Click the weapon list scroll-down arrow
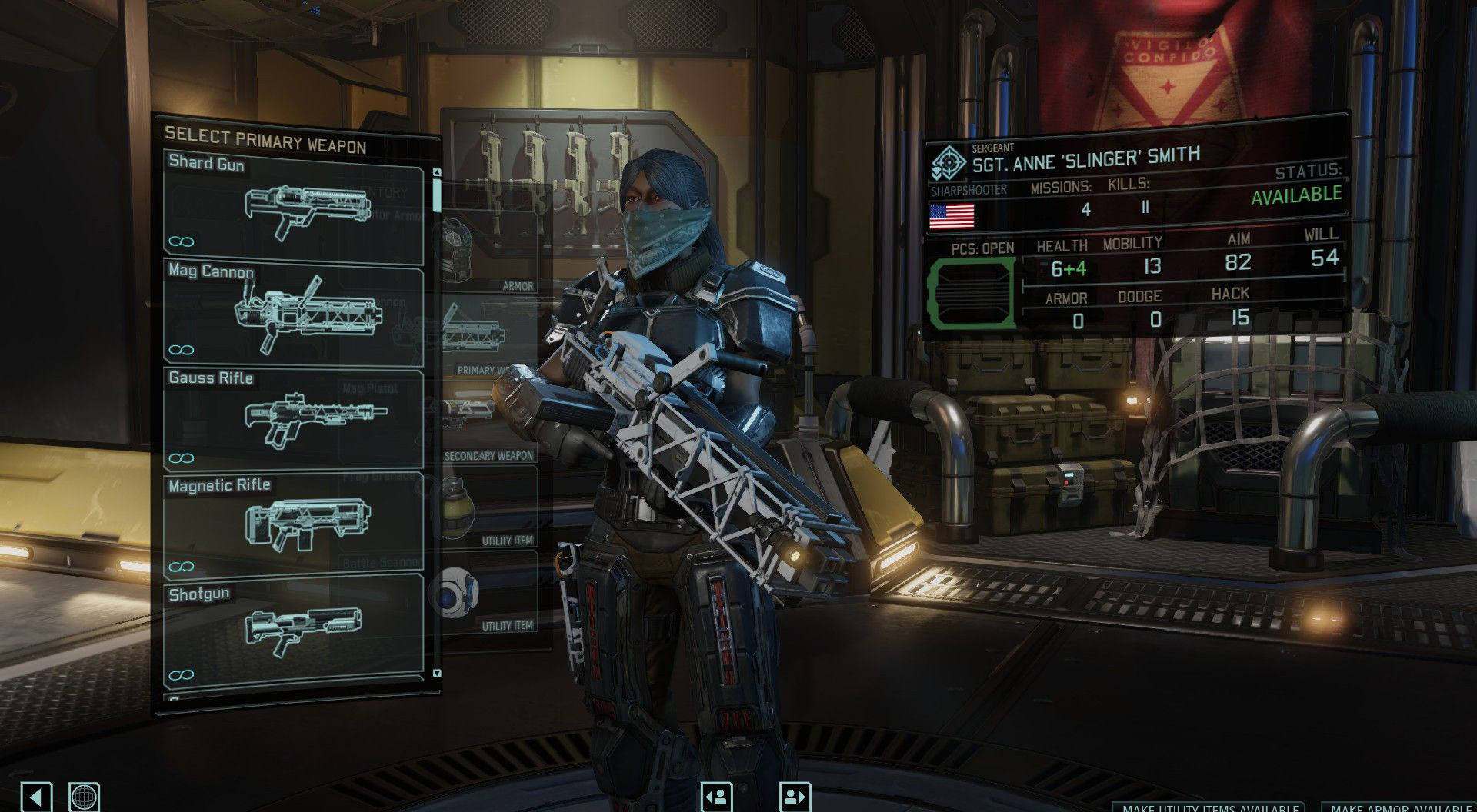 (437, 674)
